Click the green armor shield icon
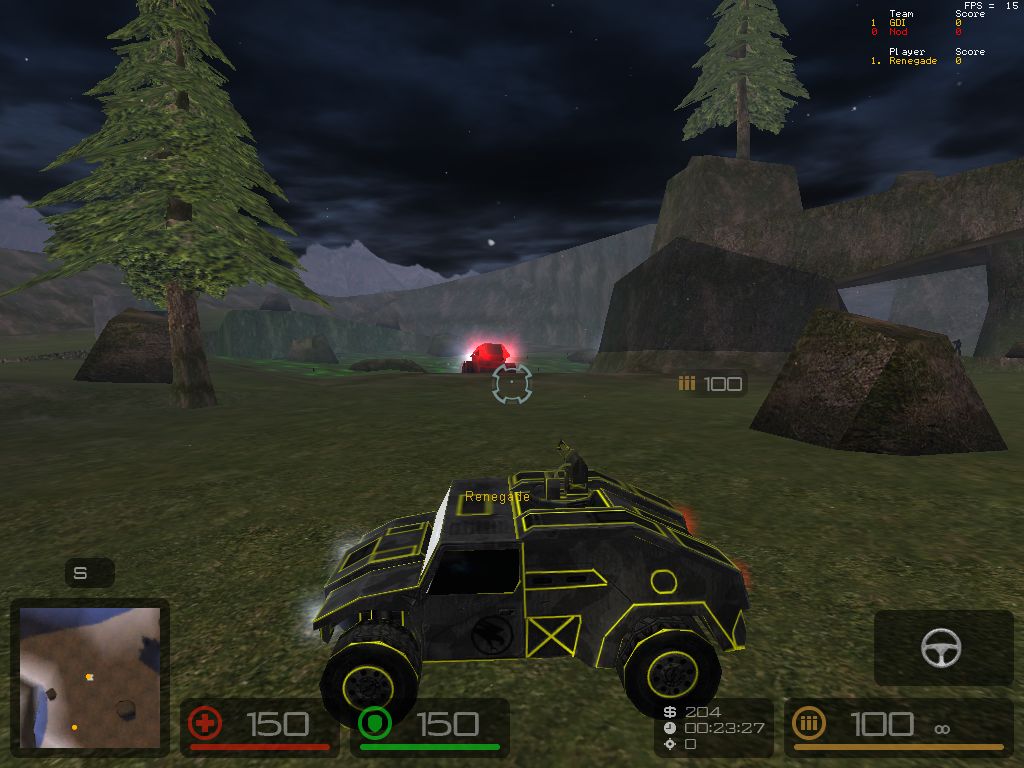 click(374, 723)
